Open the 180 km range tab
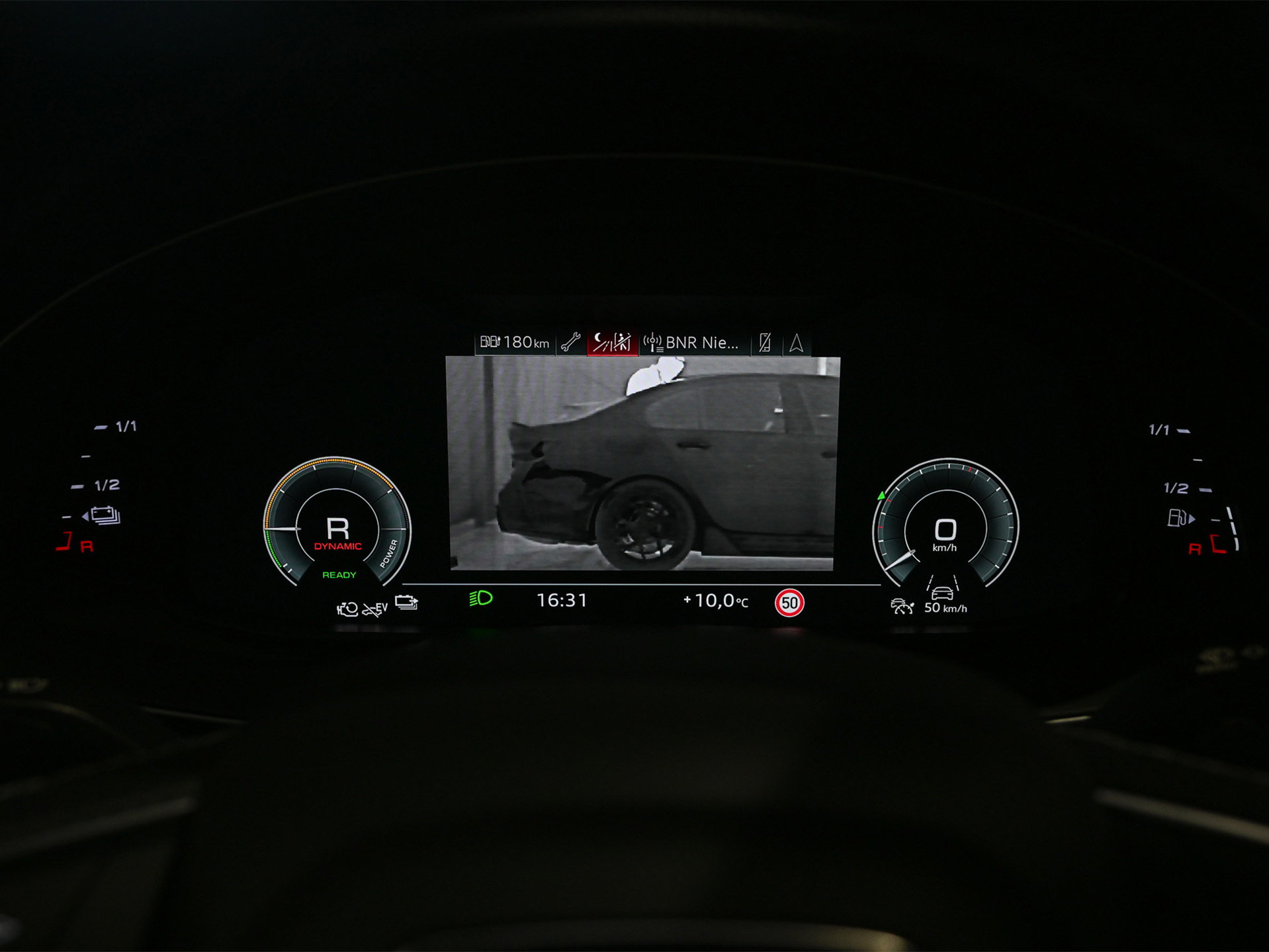This screenshot has width=1269, height=952. (515, 343)
